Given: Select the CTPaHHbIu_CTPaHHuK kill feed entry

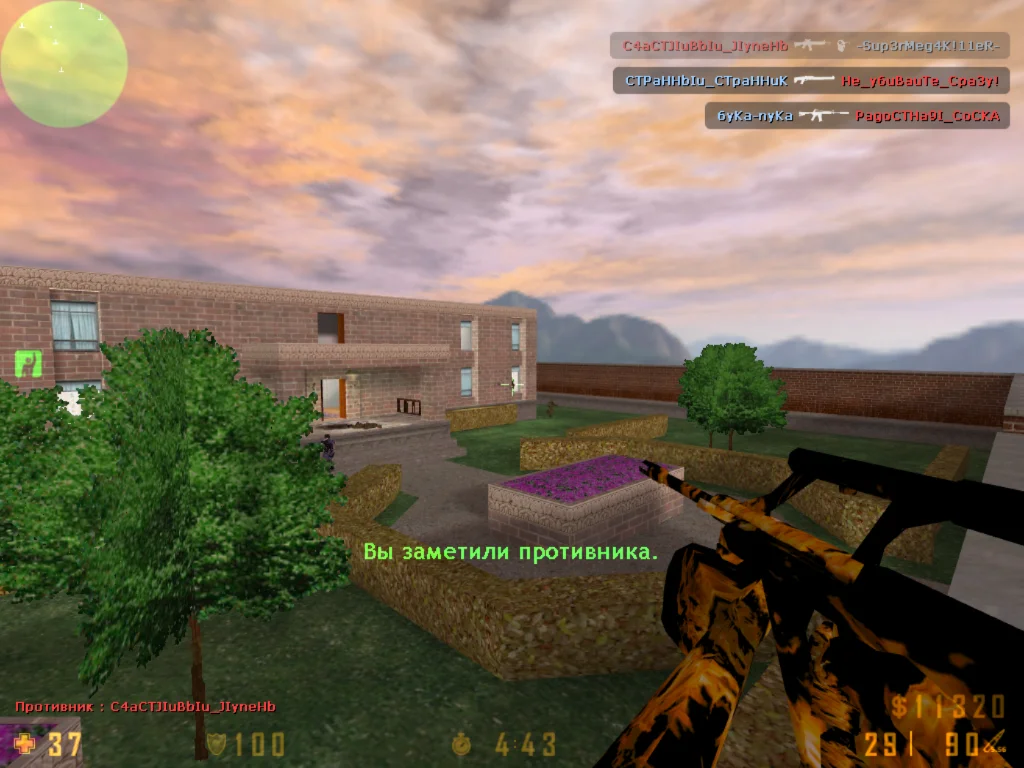Looking at the screenshot, I should click(x=811, y=80).
